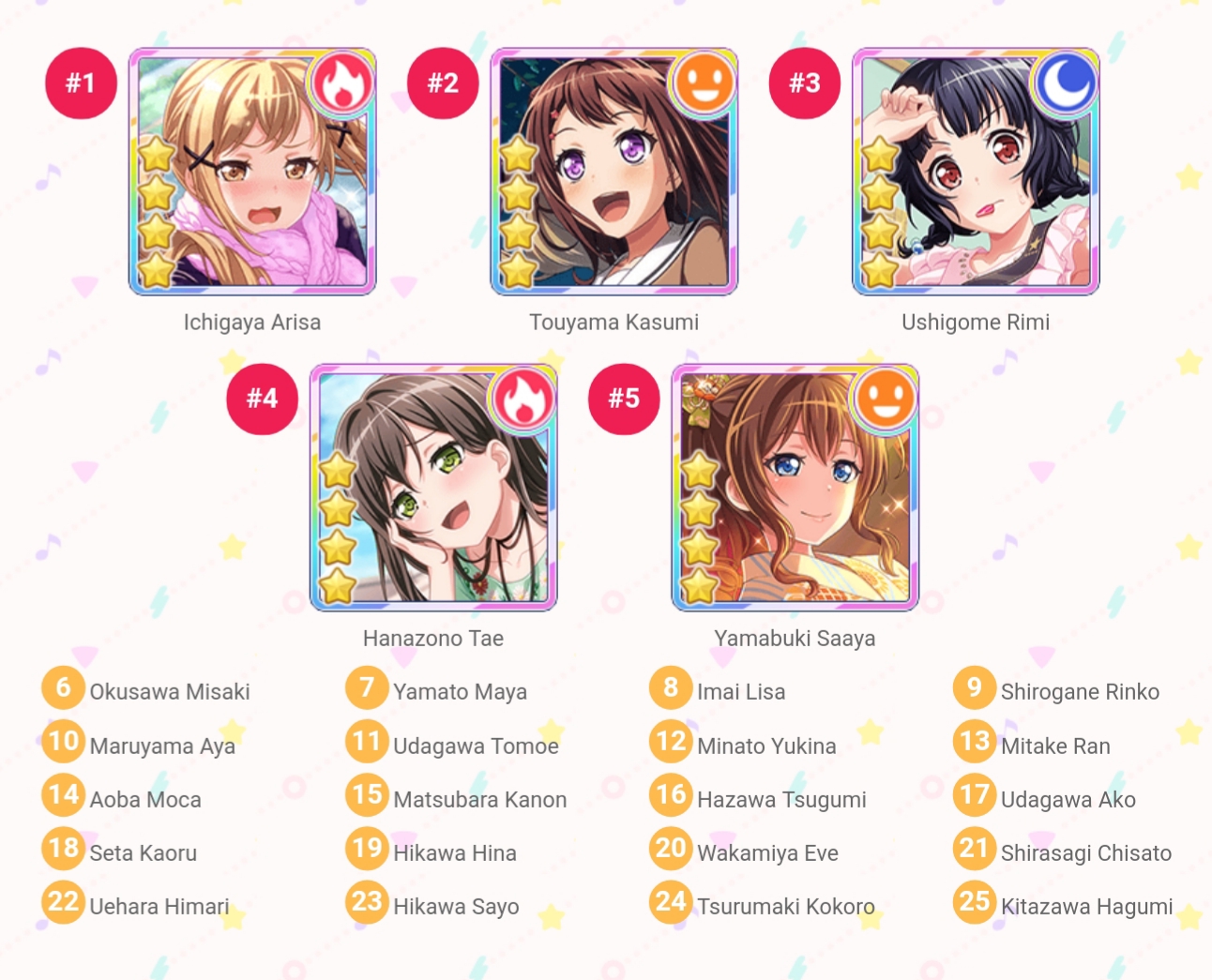Select Imai Lisa in the ranking

740,692
